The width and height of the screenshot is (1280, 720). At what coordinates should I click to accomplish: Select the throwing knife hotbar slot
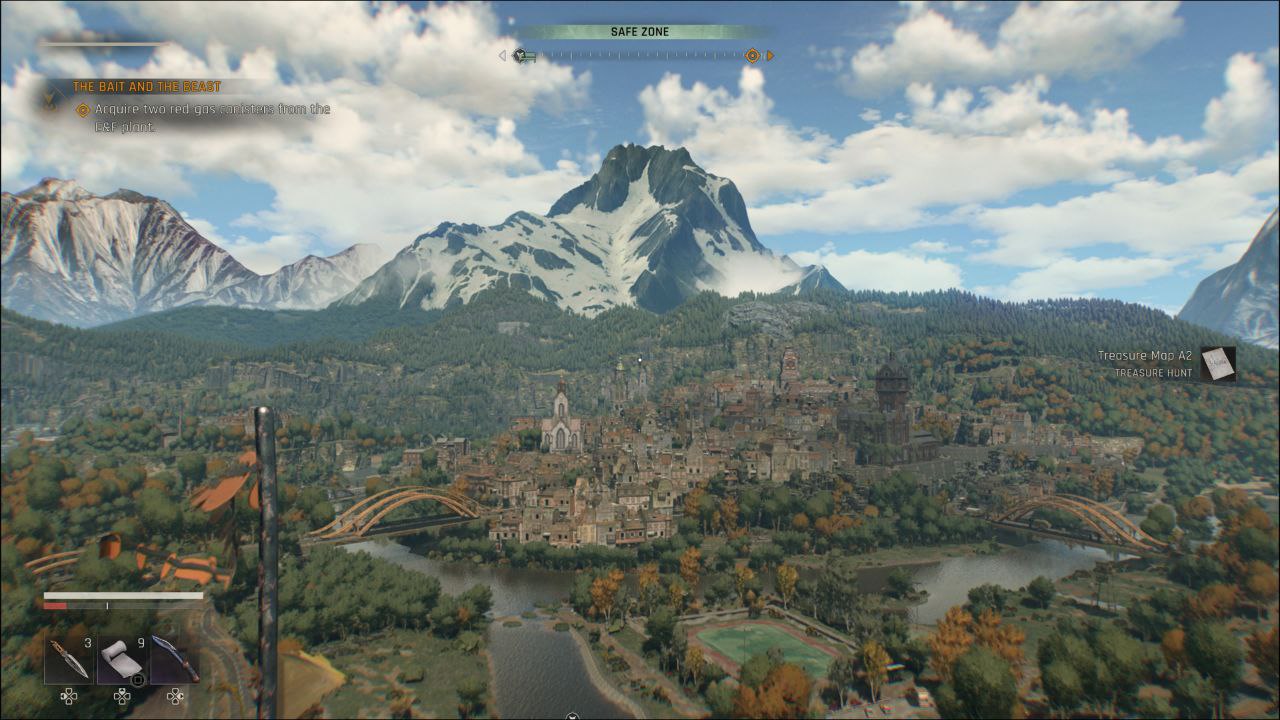[69, 658]
